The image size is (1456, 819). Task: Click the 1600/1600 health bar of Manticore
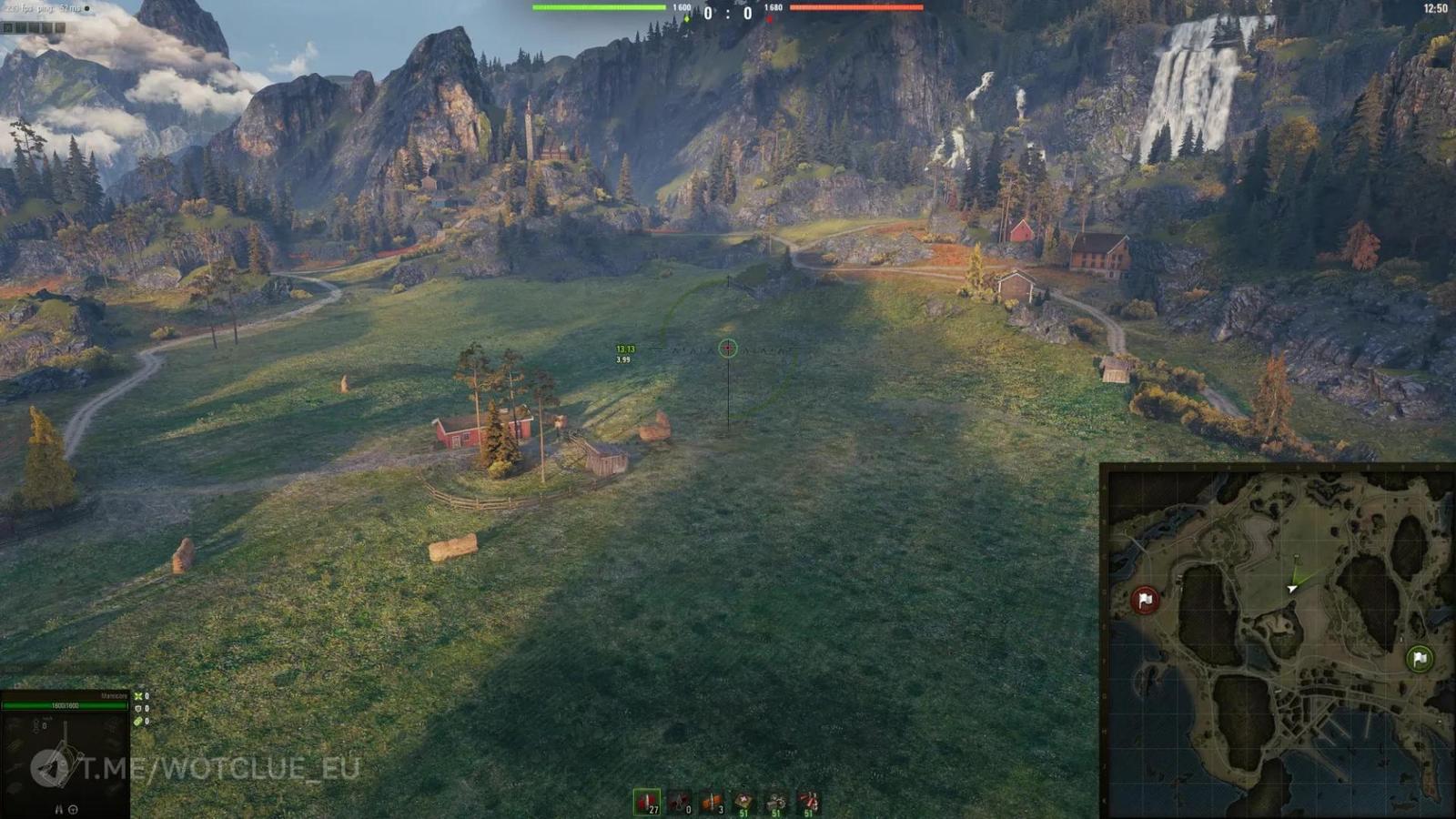point(65,706)
